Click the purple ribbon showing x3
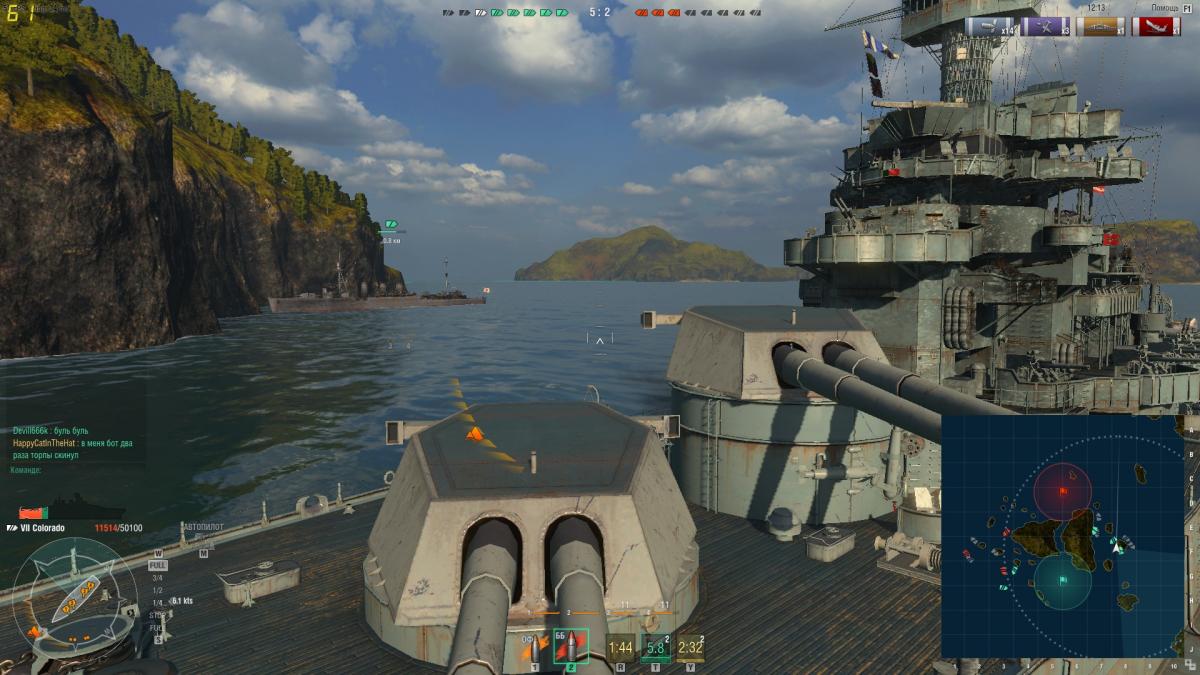 coord(1045,27)
